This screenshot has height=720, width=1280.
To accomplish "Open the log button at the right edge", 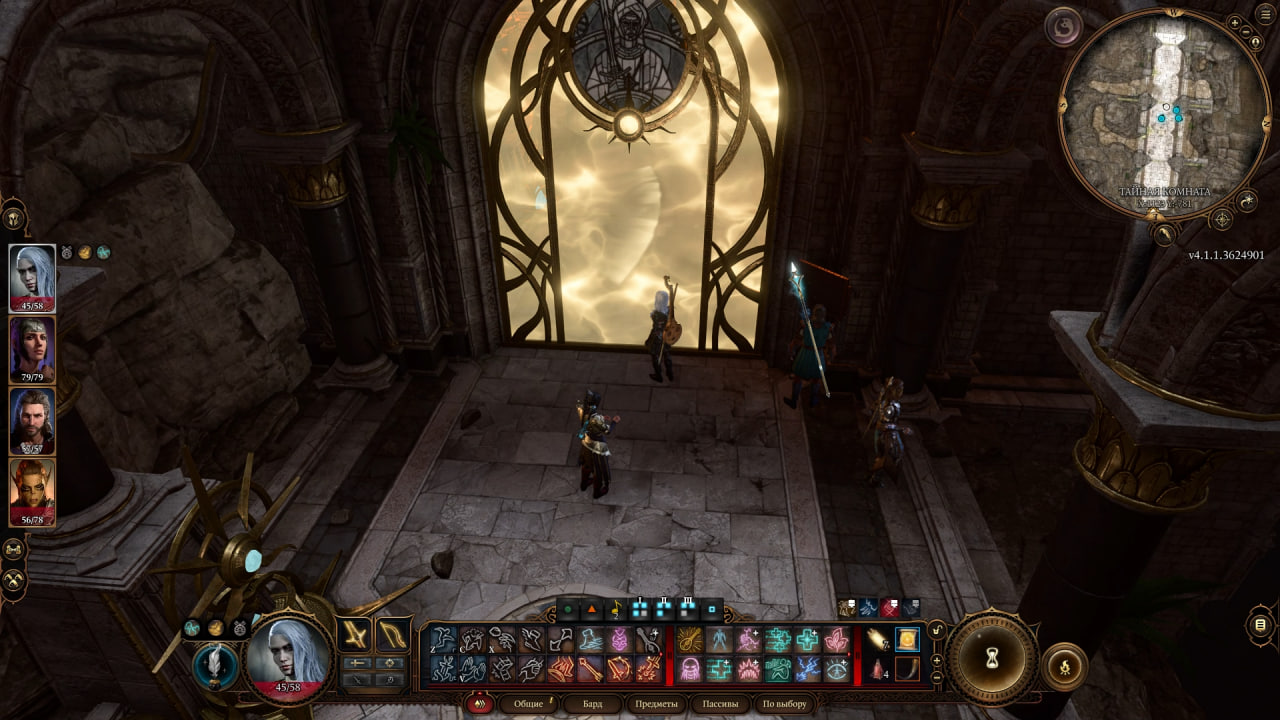I will pos(1261,626).
